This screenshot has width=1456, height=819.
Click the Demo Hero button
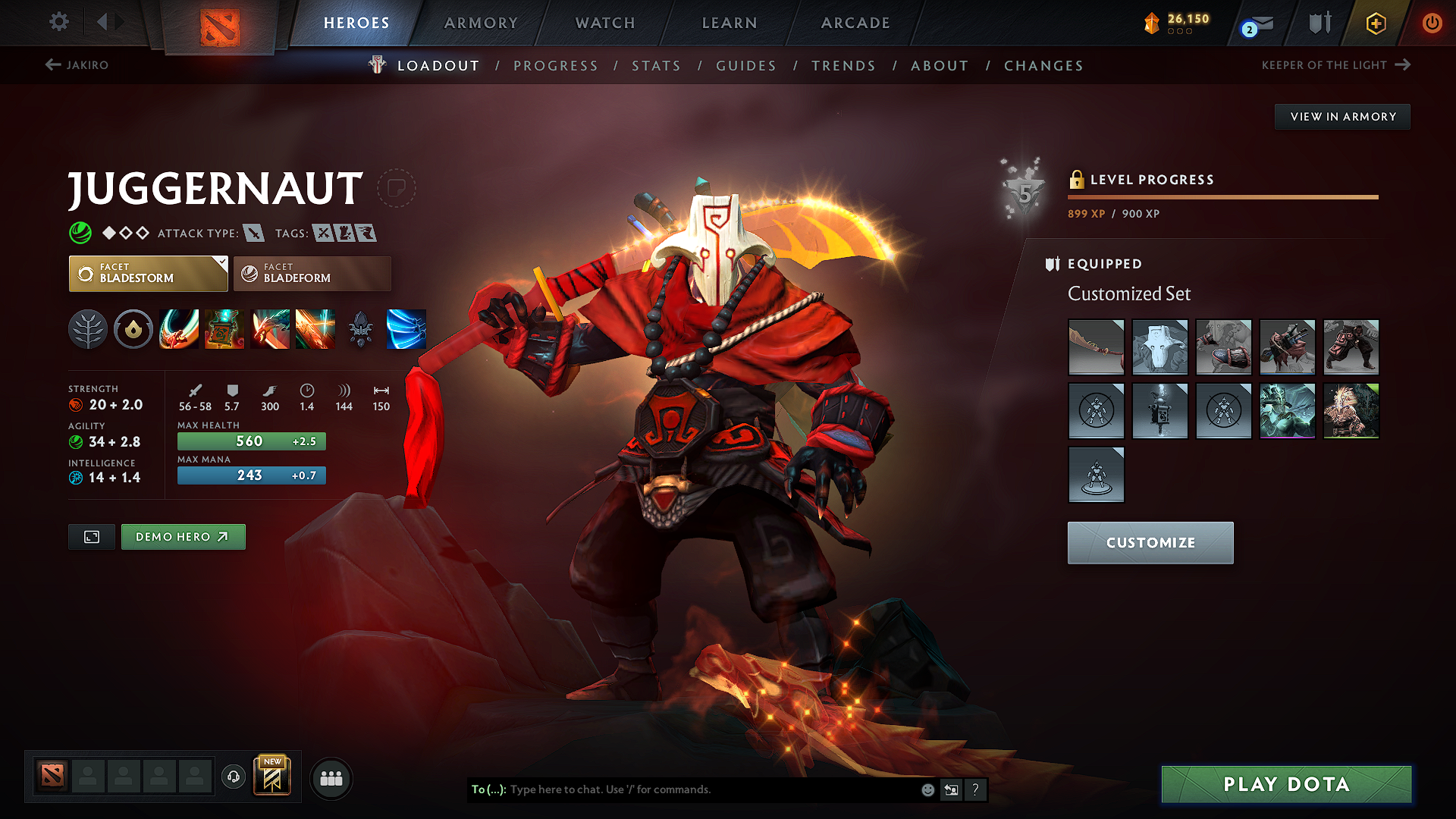183,536
